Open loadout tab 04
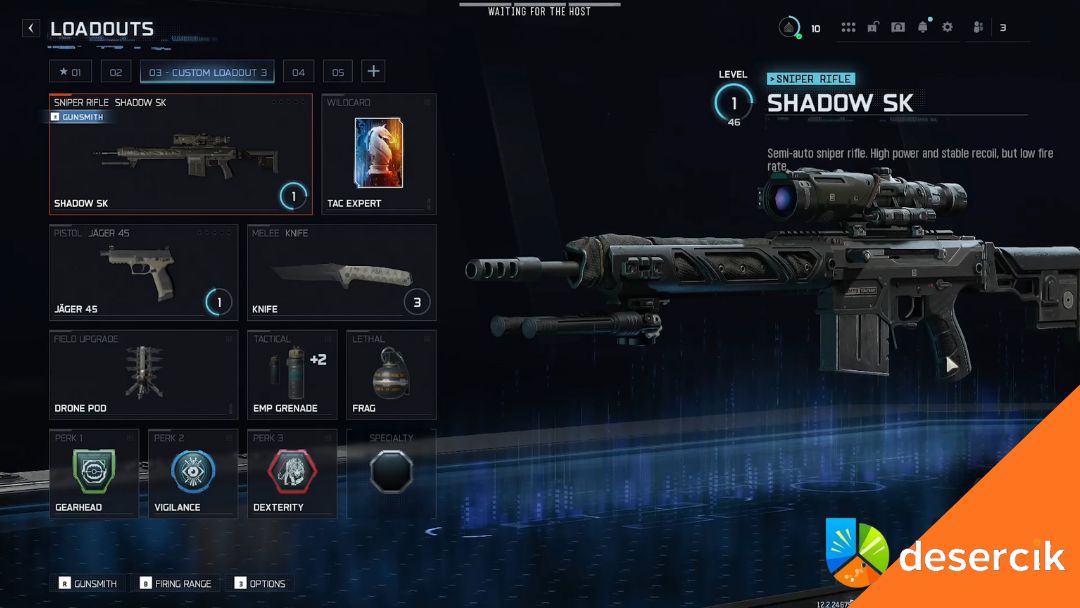This screenshot has height=608, width=1080. [x=298, y=72]
